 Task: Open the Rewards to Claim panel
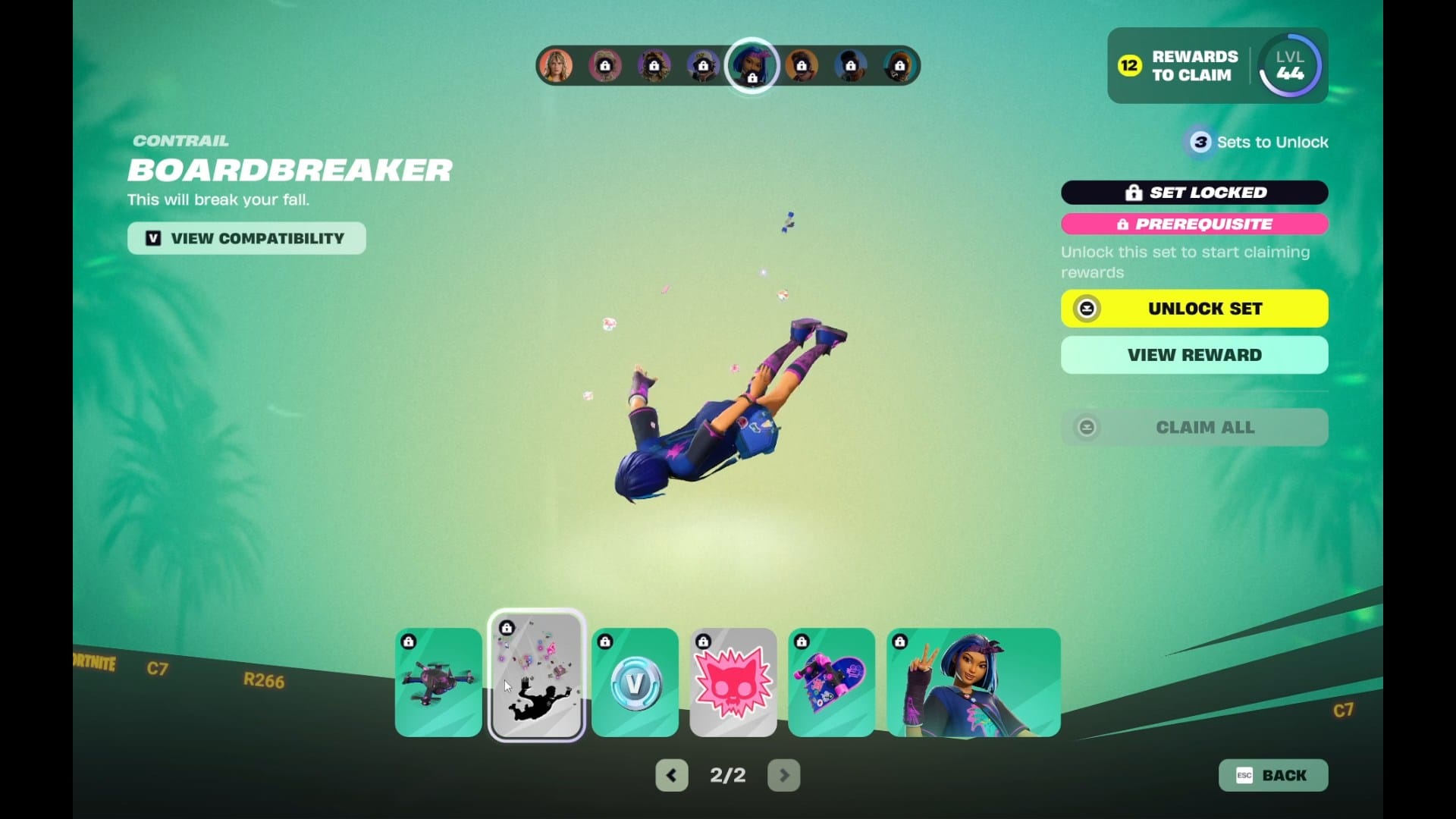pyautogui.click(x=1179, y=66)
